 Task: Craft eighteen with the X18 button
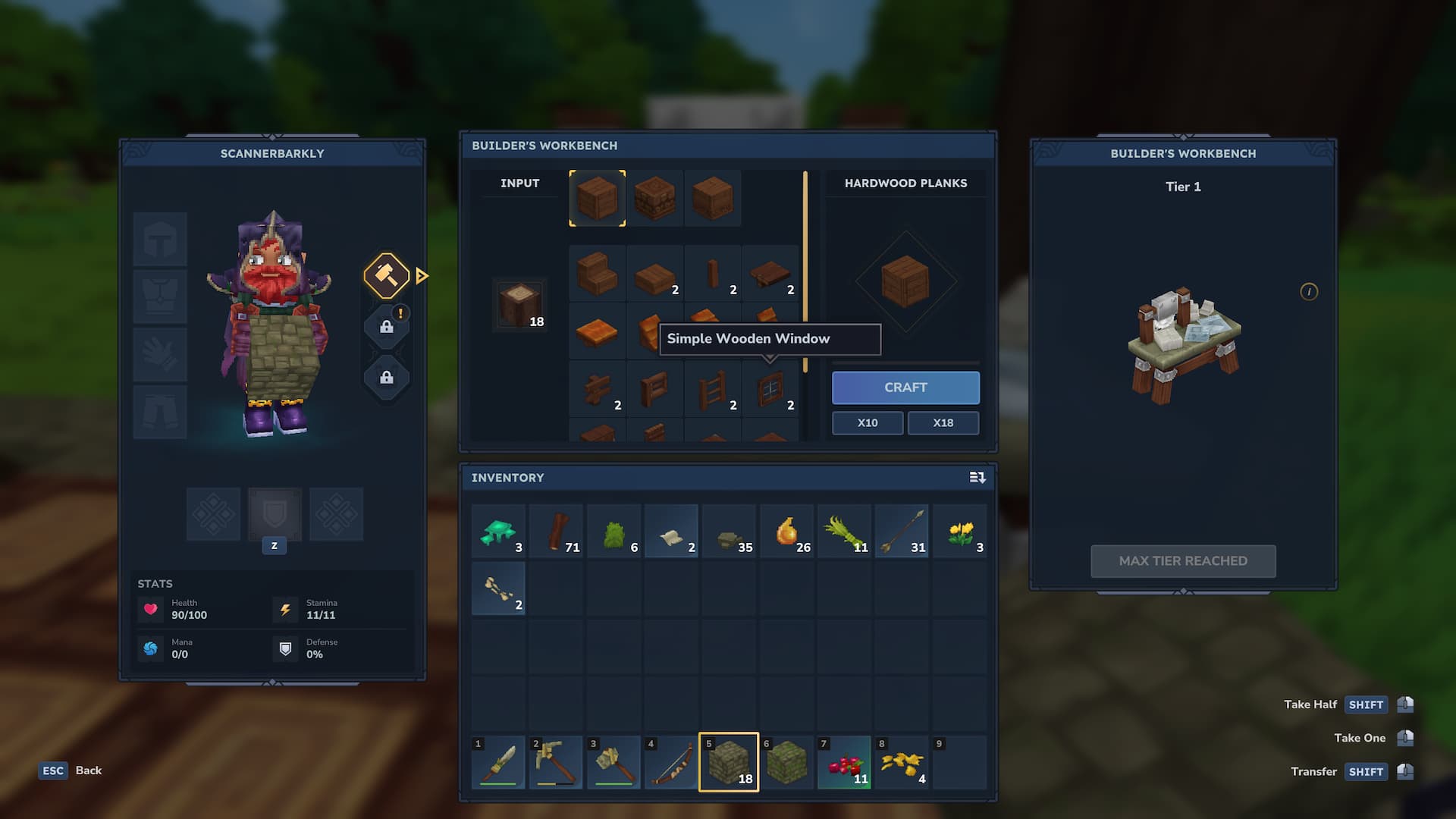943,423
